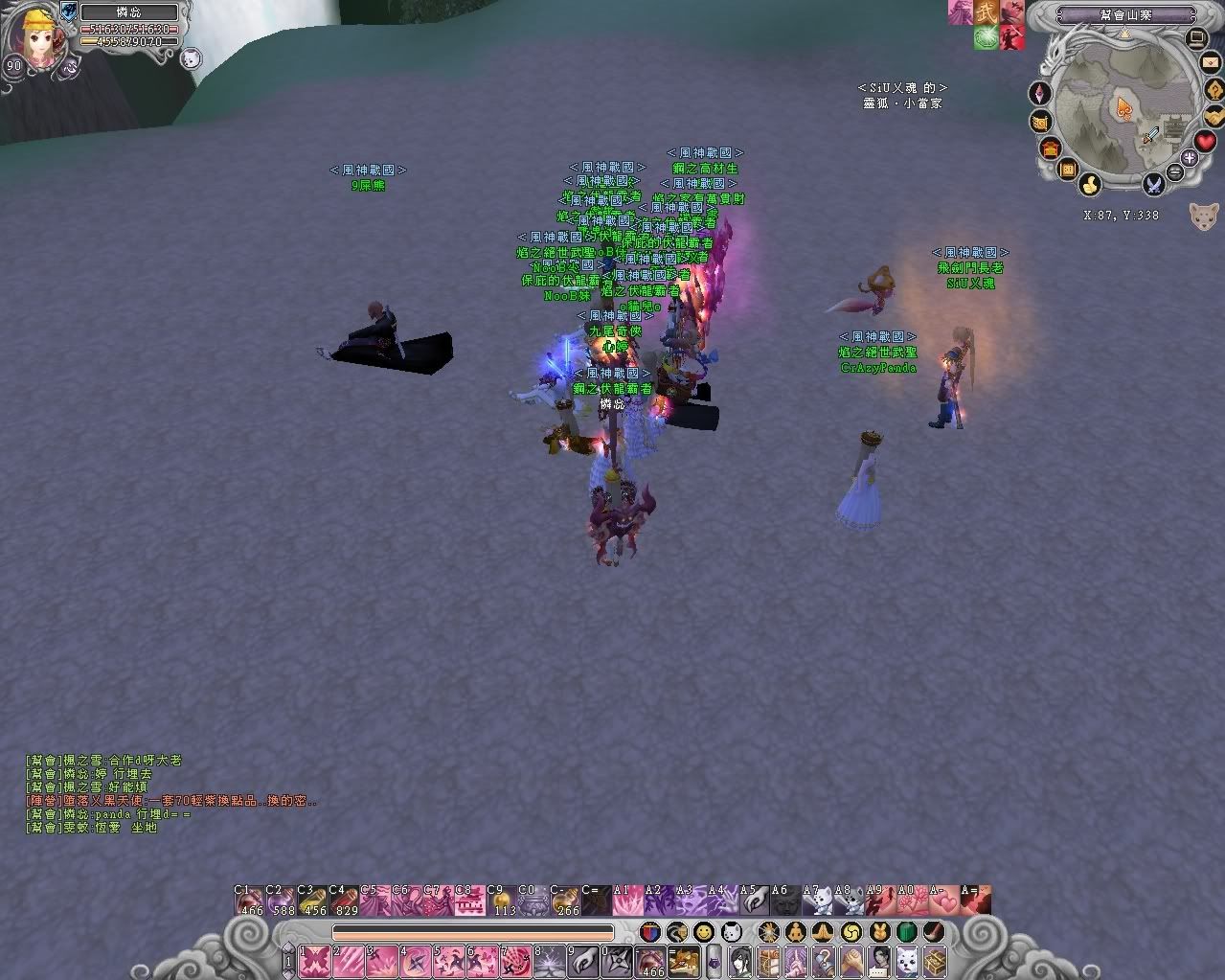Viewport: 1225px width, 980px height.
Task: Use the C1 potion with 466 count
Action: [x=250, y=901]
